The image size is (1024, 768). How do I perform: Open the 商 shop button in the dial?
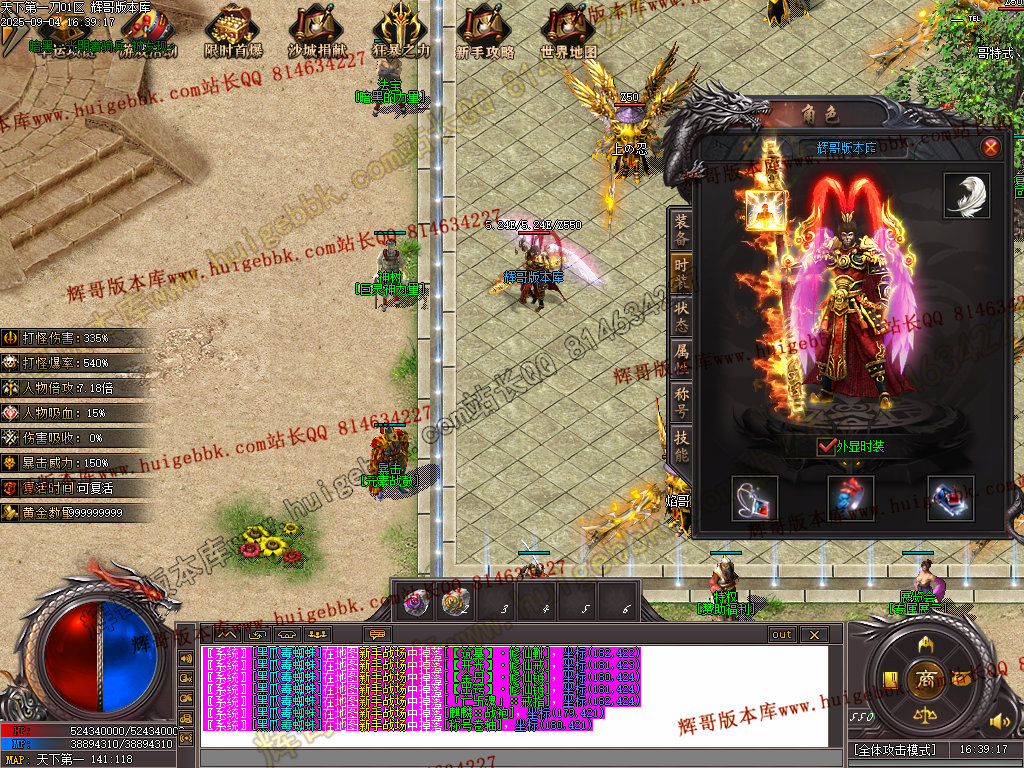point(926,679)
